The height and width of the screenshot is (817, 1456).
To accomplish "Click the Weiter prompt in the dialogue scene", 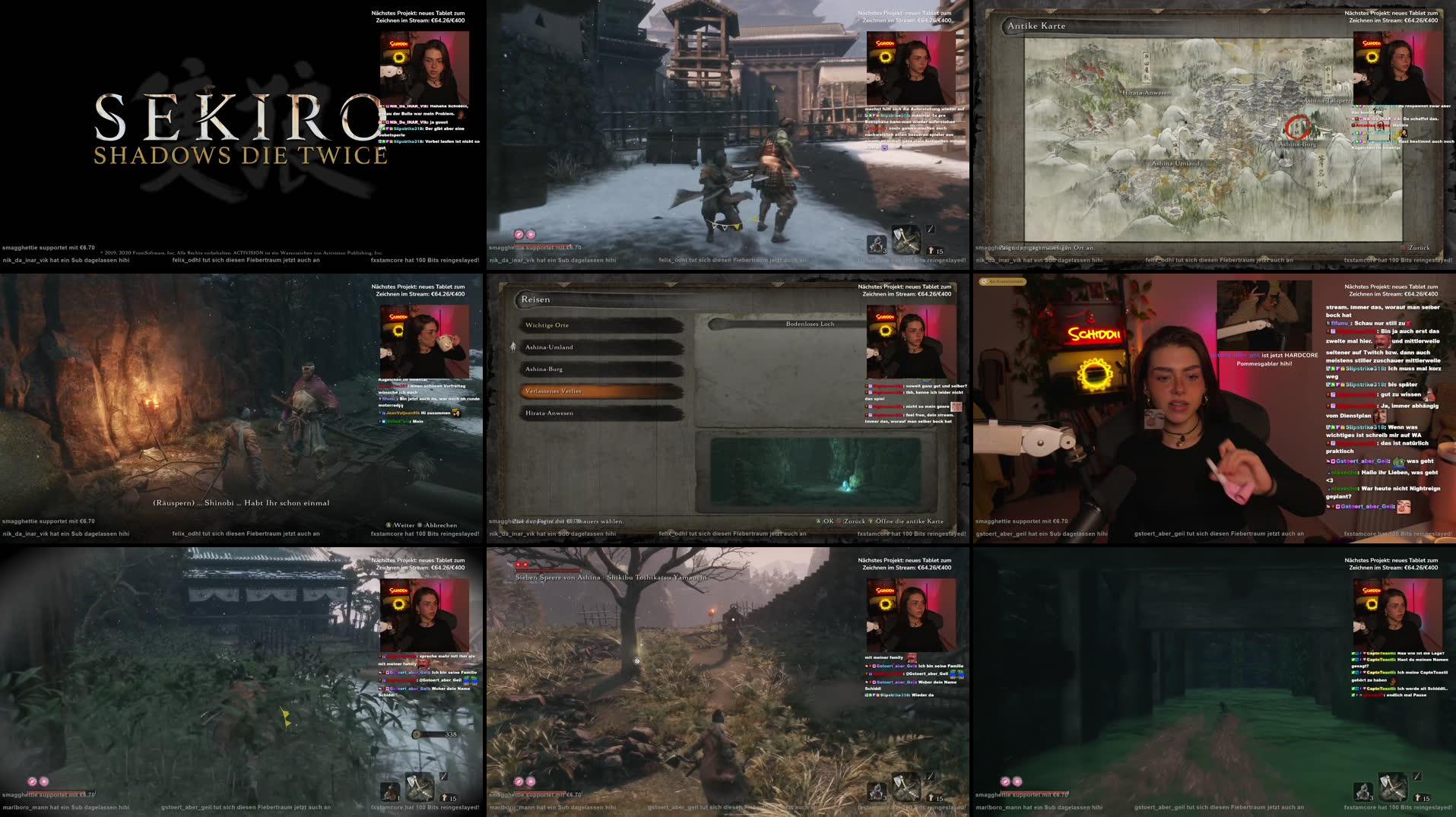I will 403,525.
